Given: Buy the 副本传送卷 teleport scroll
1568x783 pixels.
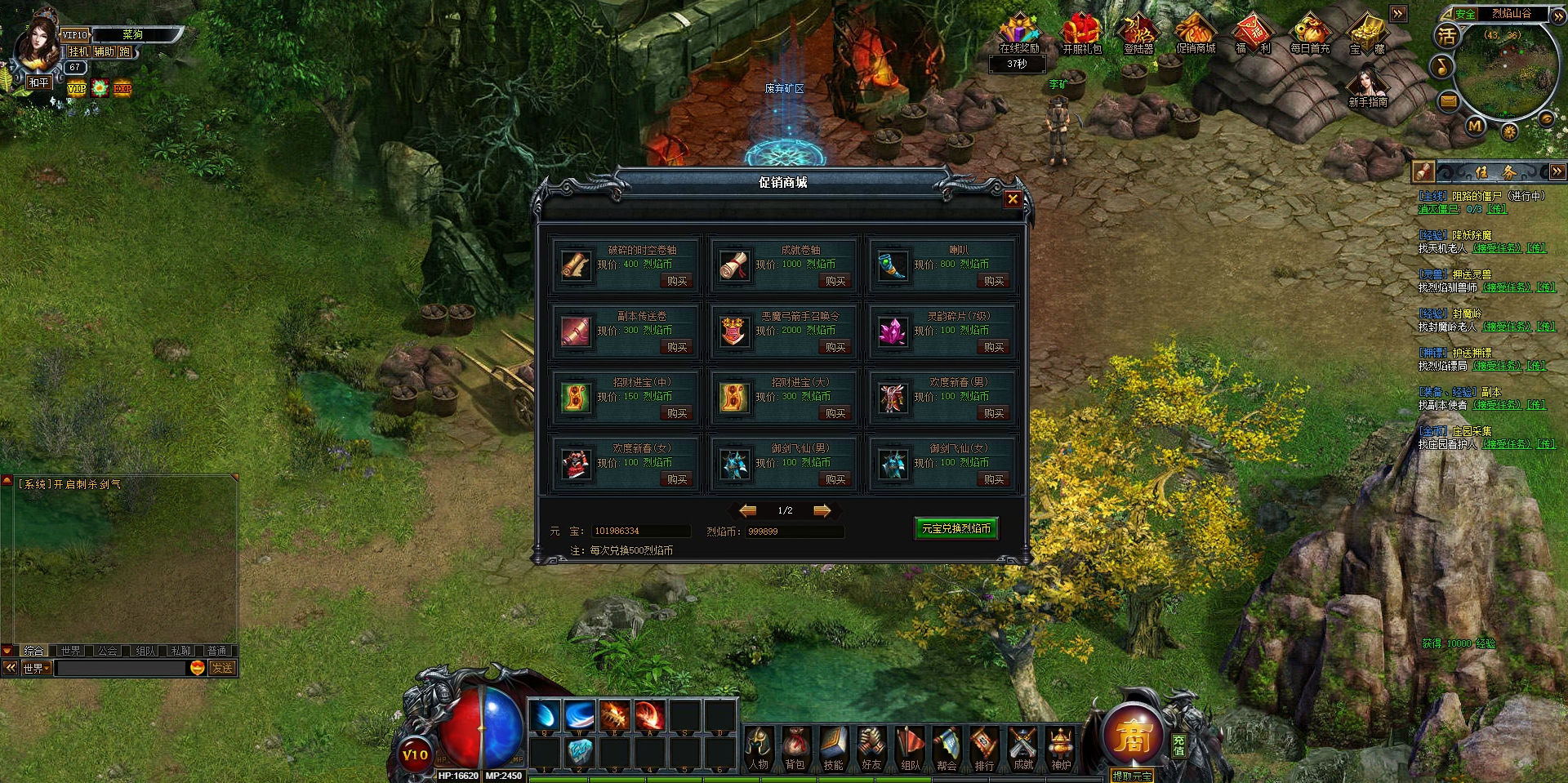Looking at the screenshot, I should pos(677,347).
